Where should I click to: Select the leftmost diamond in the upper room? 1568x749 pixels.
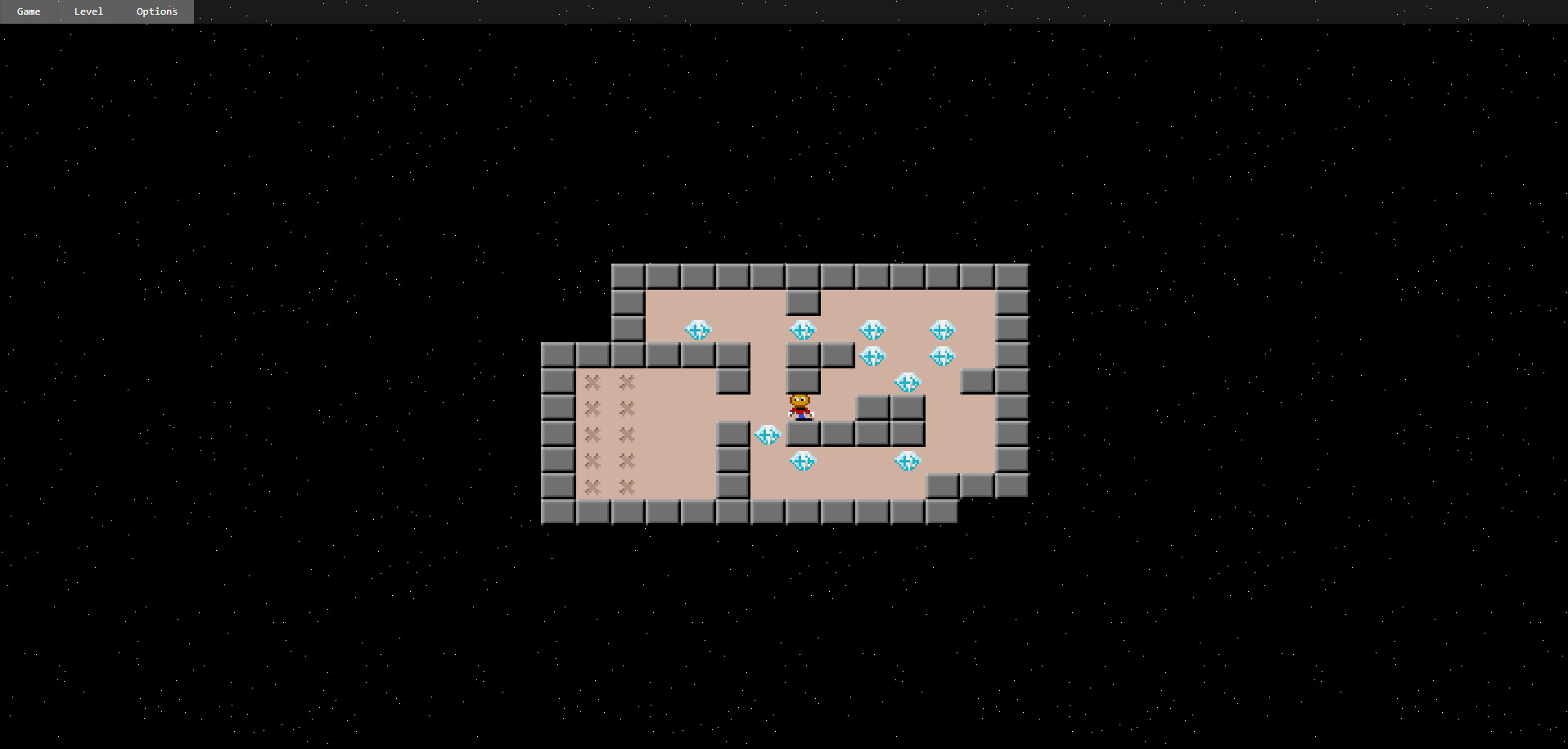[x=700, y=330]
